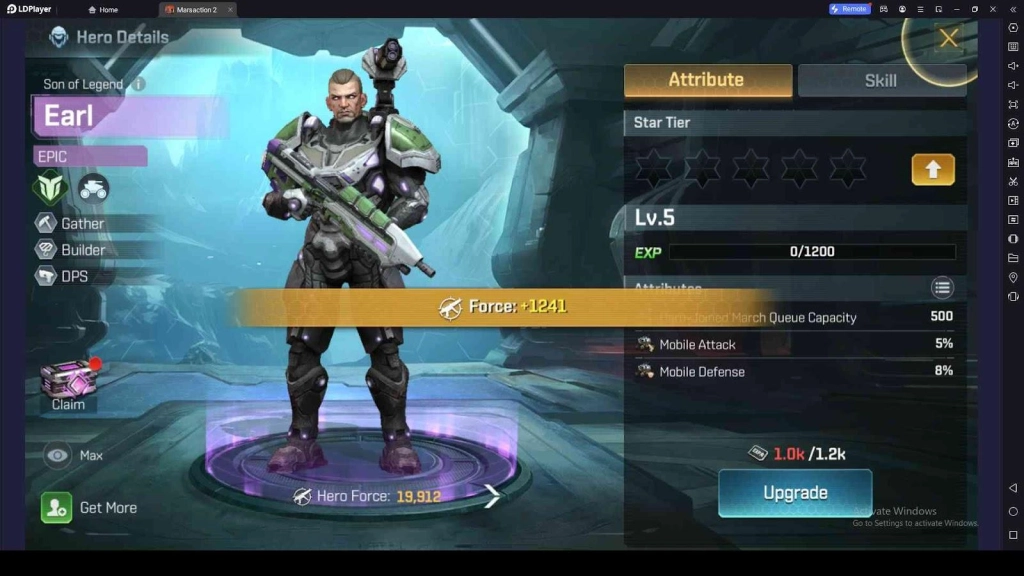Go to the next hero arrow
This screenshot has width=1024, height=576.
pos(492,495)
